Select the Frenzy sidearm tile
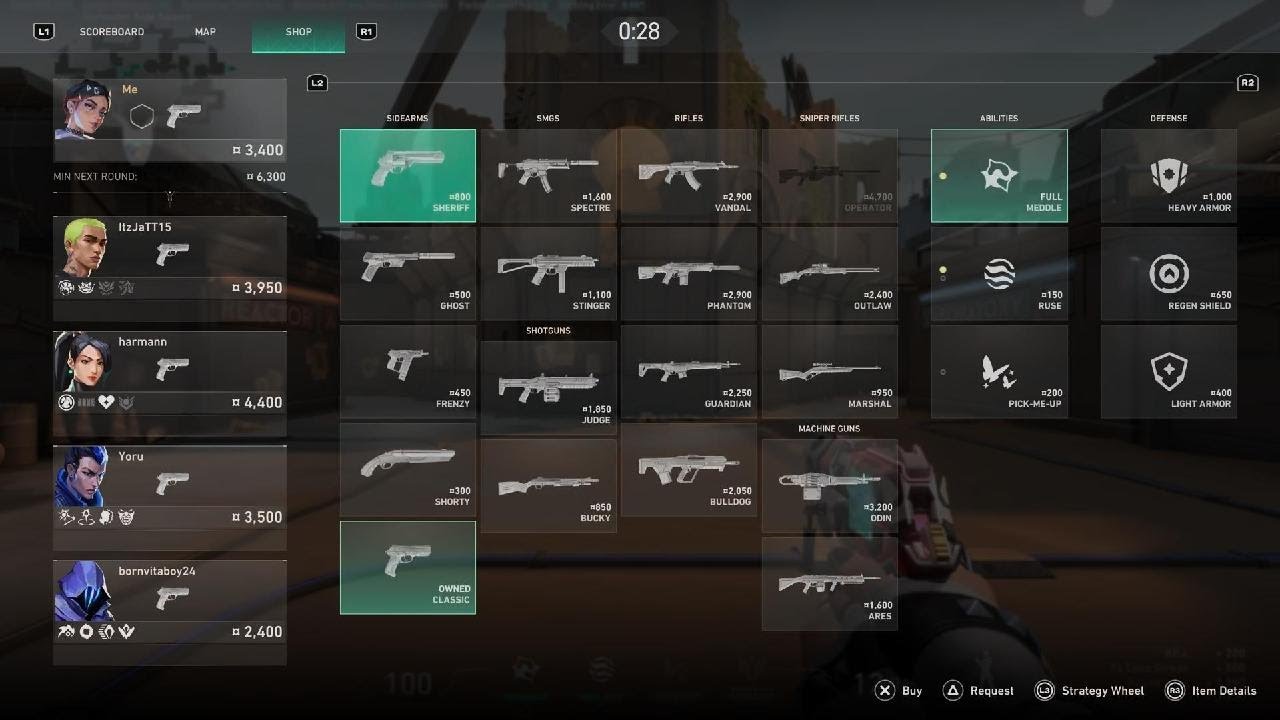The height and width of the screenshot is (720, 1280). 408,371
